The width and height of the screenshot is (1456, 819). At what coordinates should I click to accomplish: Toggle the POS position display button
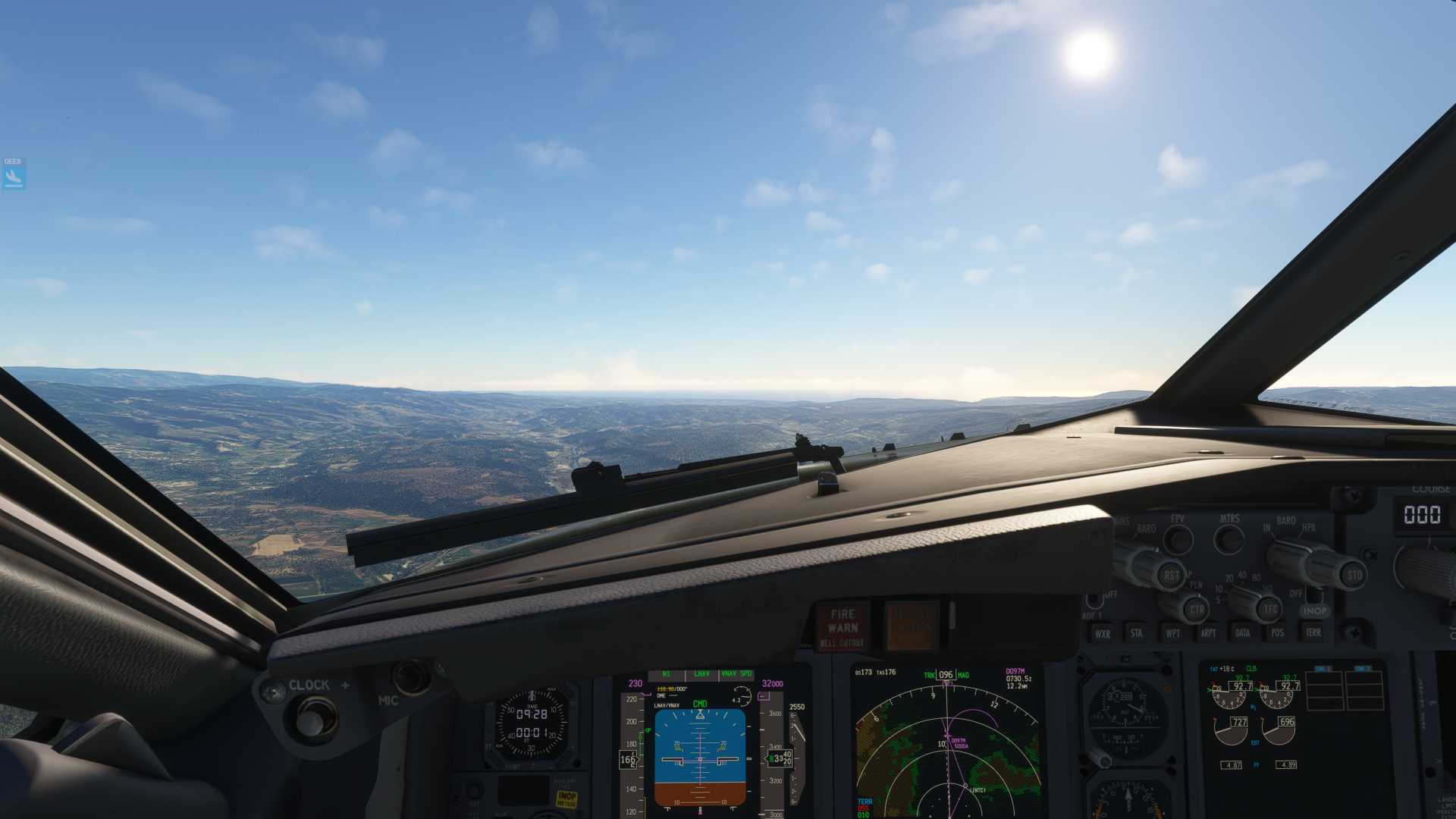pos(1278,632)
